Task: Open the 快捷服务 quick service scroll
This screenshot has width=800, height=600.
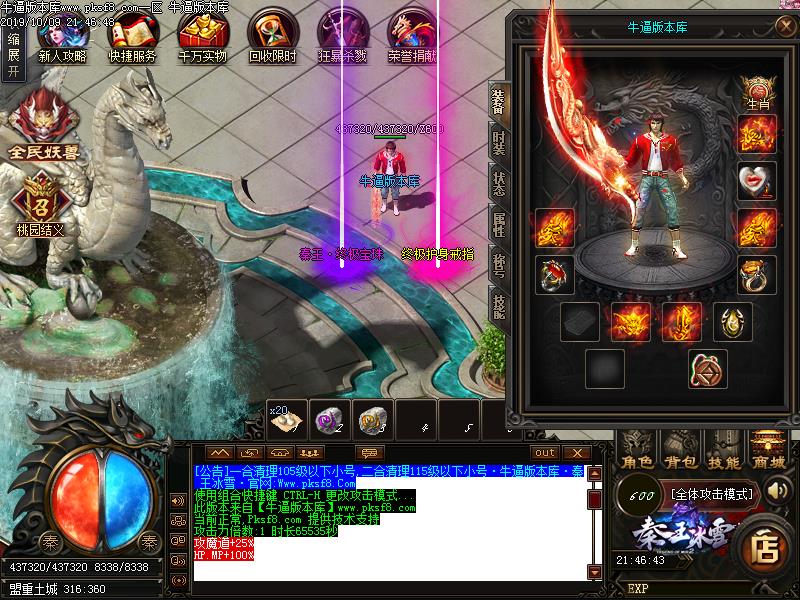Action: click(x=131, y=36)
